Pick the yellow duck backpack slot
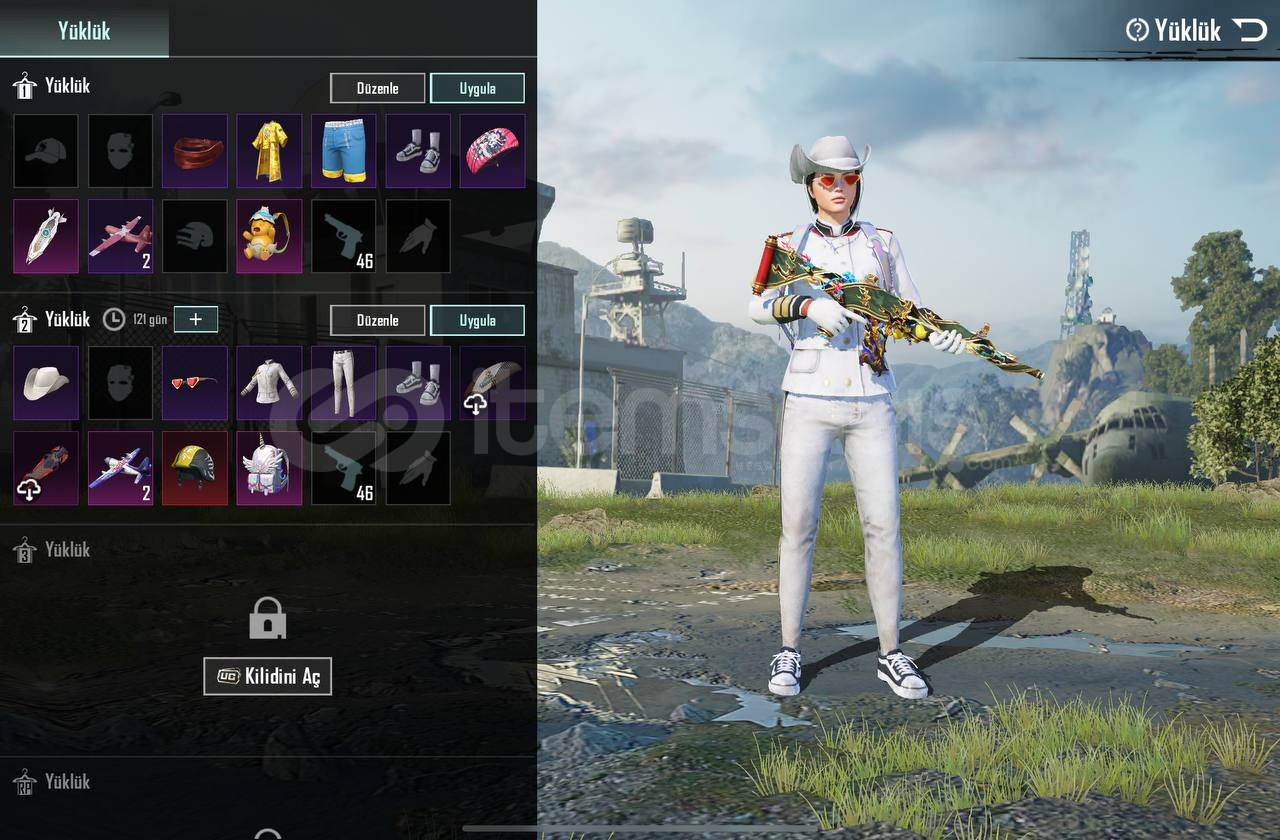Screen dimensions: 1280x840 tap(269, 236)
